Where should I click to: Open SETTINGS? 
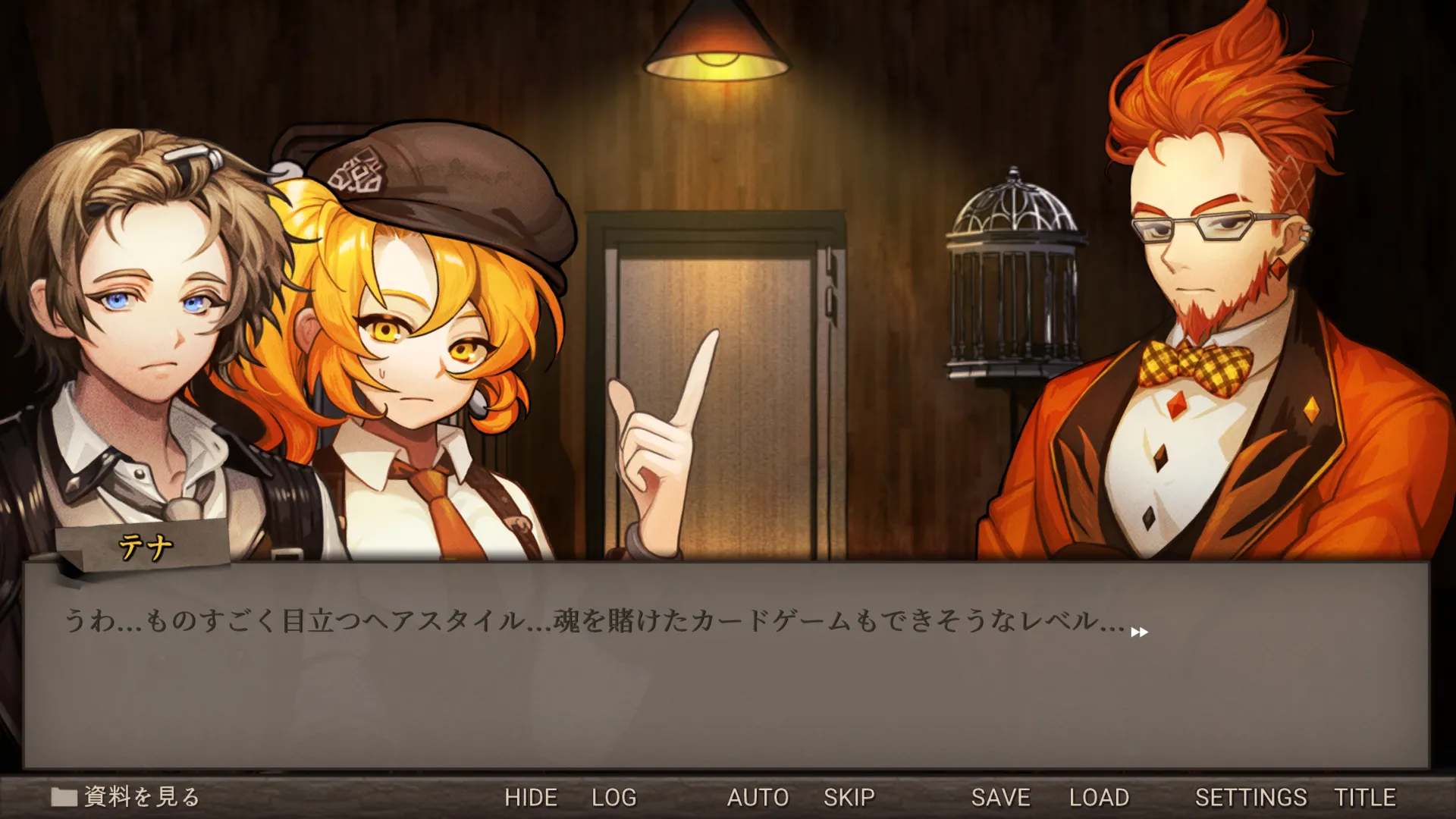[1250, 798]
